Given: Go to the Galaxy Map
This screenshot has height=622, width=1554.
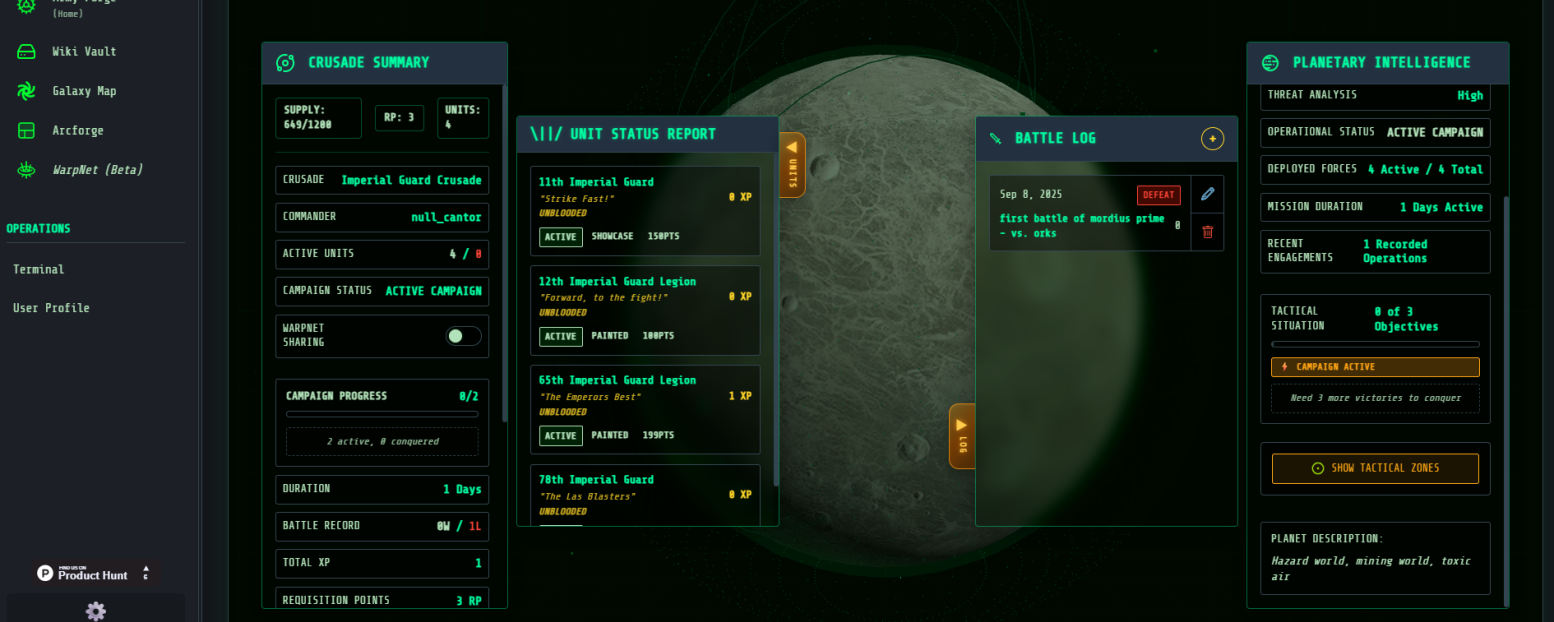Looking at the screenshot, I should pyautogui.click(x=84, y=91).
